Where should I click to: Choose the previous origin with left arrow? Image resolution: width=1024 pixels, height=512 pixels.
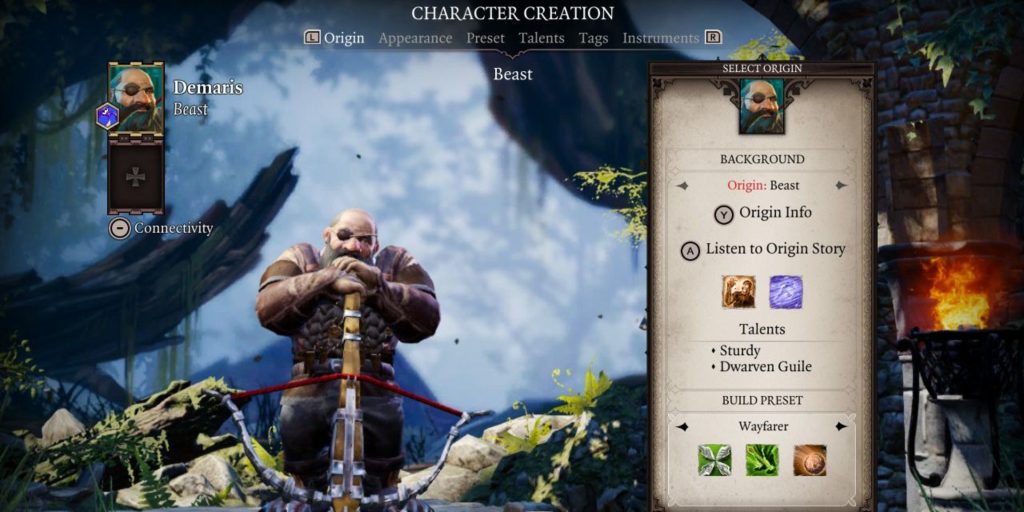(x=683, y=186)
